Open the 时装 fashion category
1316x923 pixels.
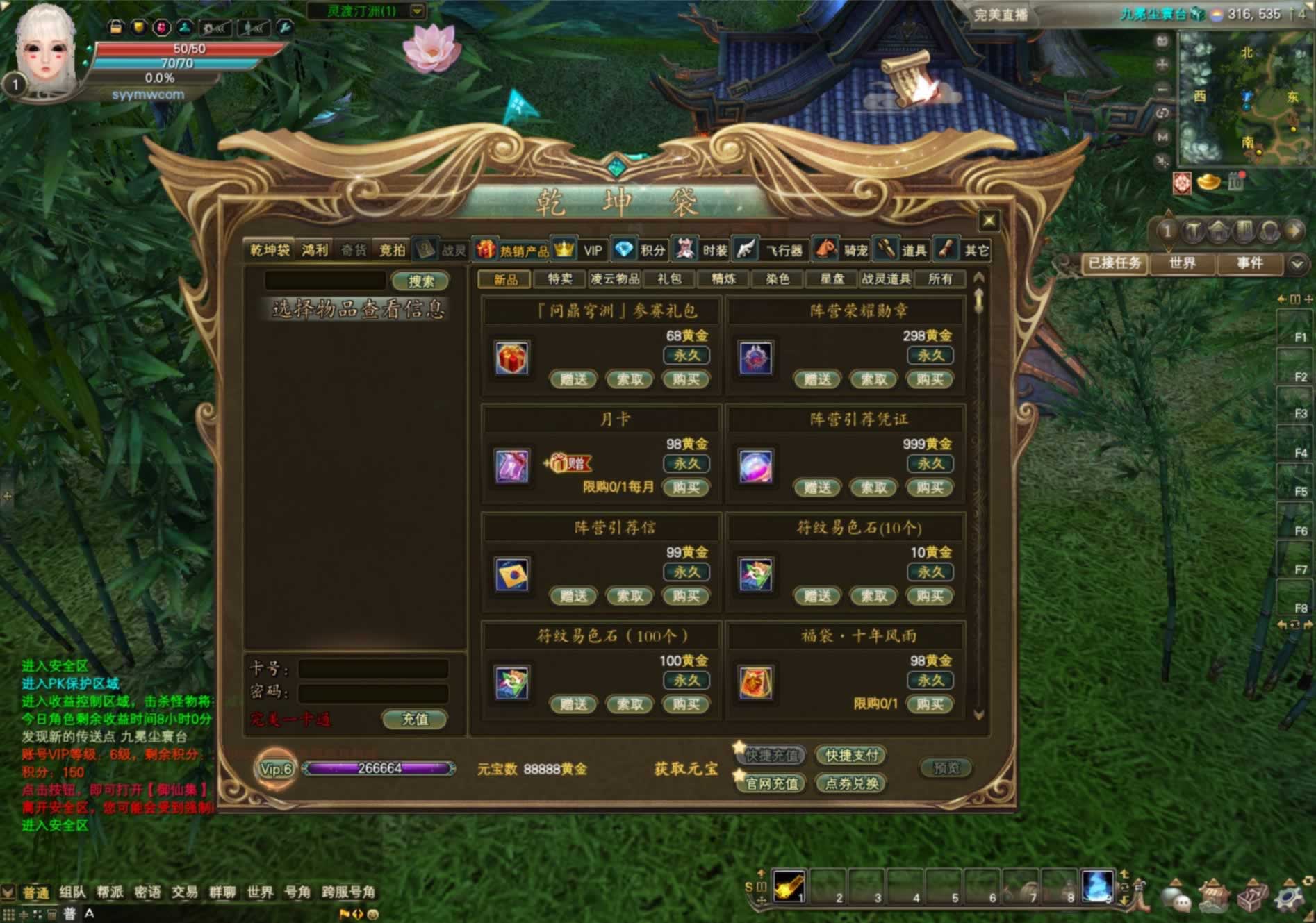click(702, 250)
